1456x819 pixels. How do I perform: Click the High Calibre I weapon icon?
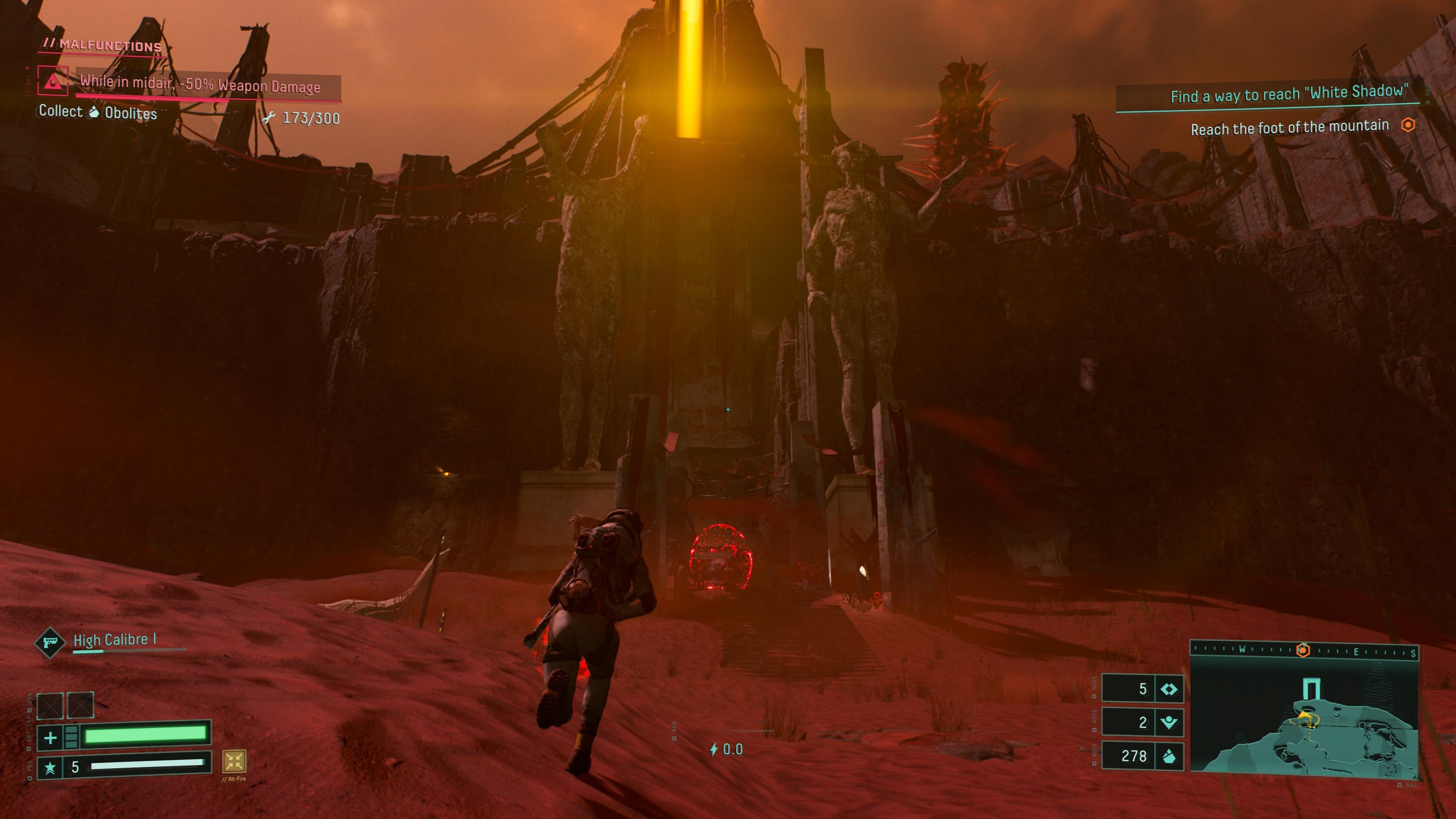[x=49, y=642]
